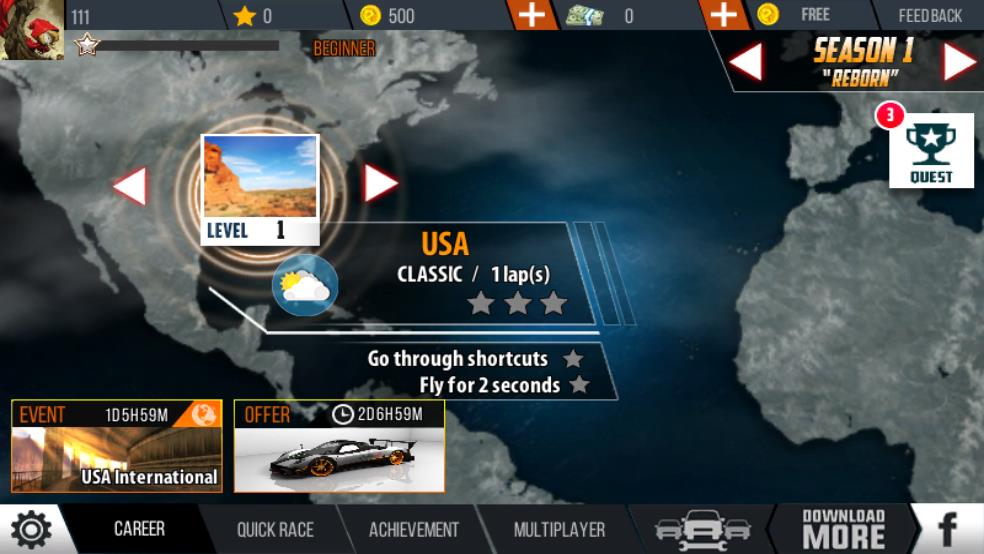Open the Feedback button
984x554 pixels.
(x=930, y=15)
